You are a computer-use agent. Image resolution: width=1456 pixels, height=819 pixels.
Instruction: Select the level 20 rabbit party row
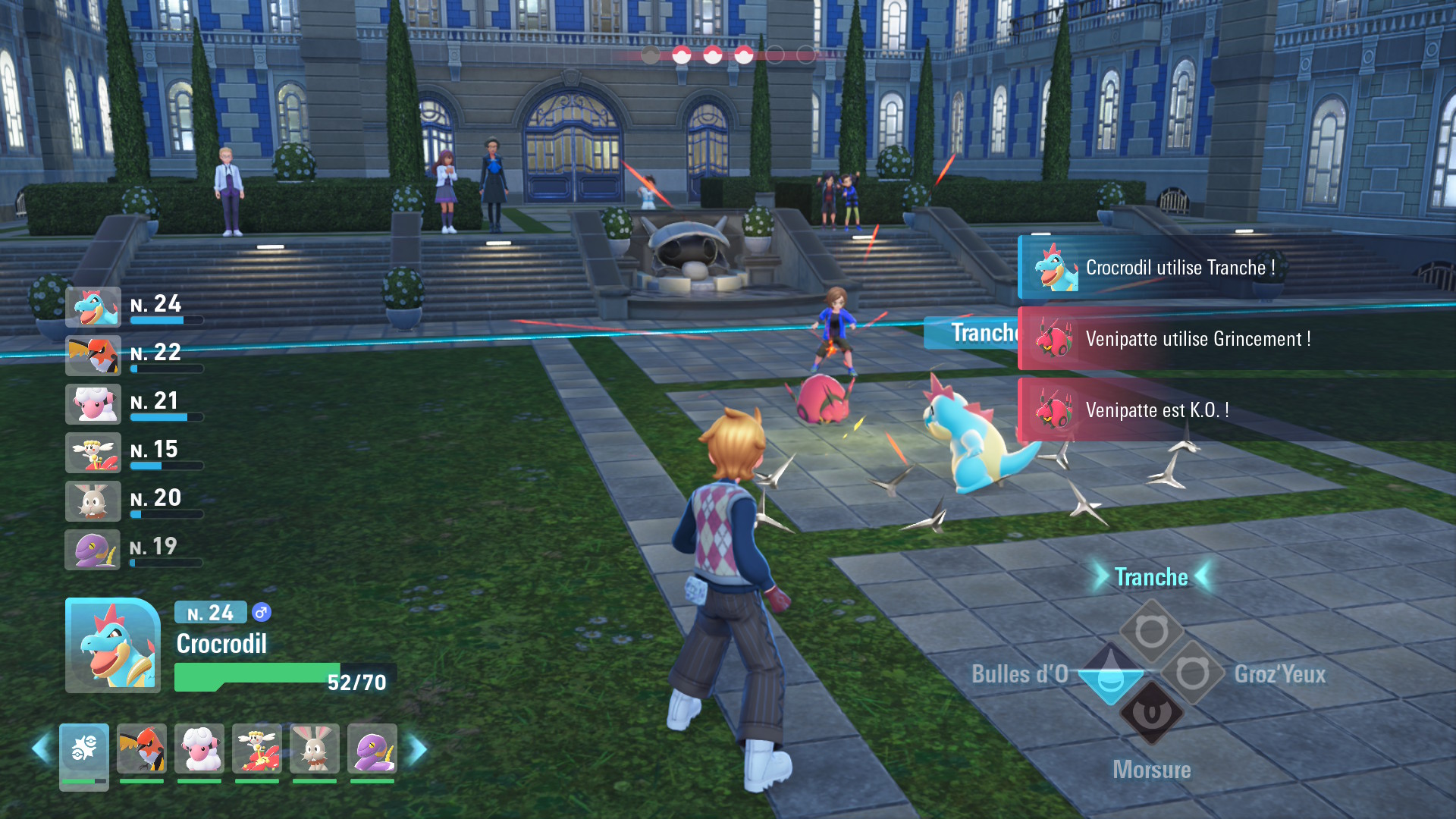click(x=94, y=501)
